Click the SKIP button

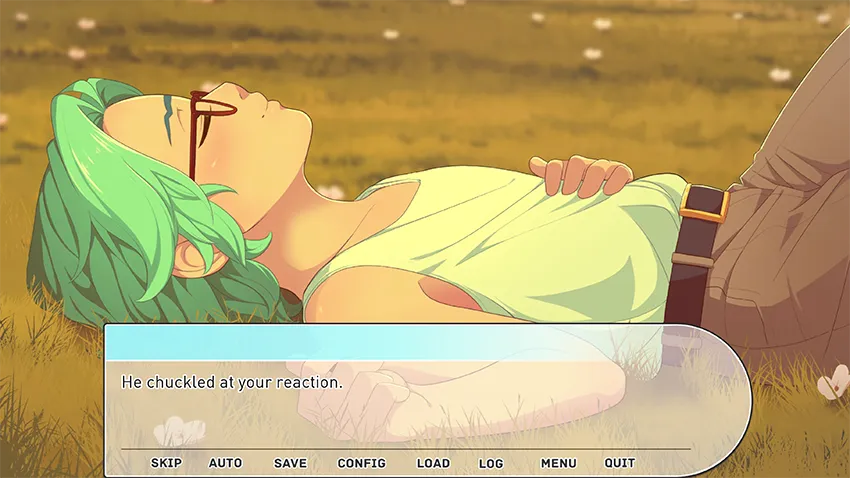coord(166,464)
